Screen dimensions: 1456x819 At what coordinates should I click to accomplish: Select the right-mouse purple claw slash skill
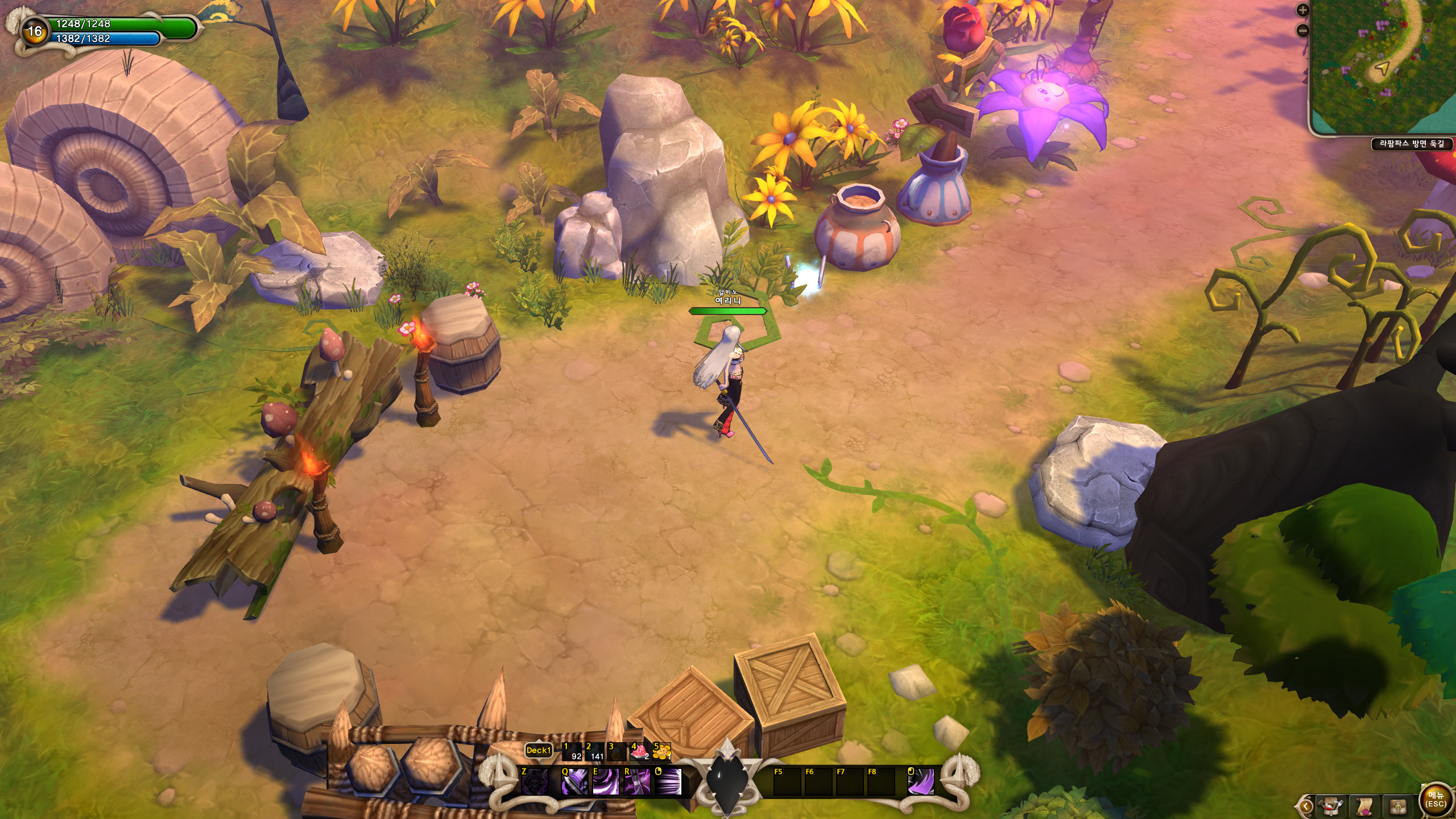[x=921, y=781]
